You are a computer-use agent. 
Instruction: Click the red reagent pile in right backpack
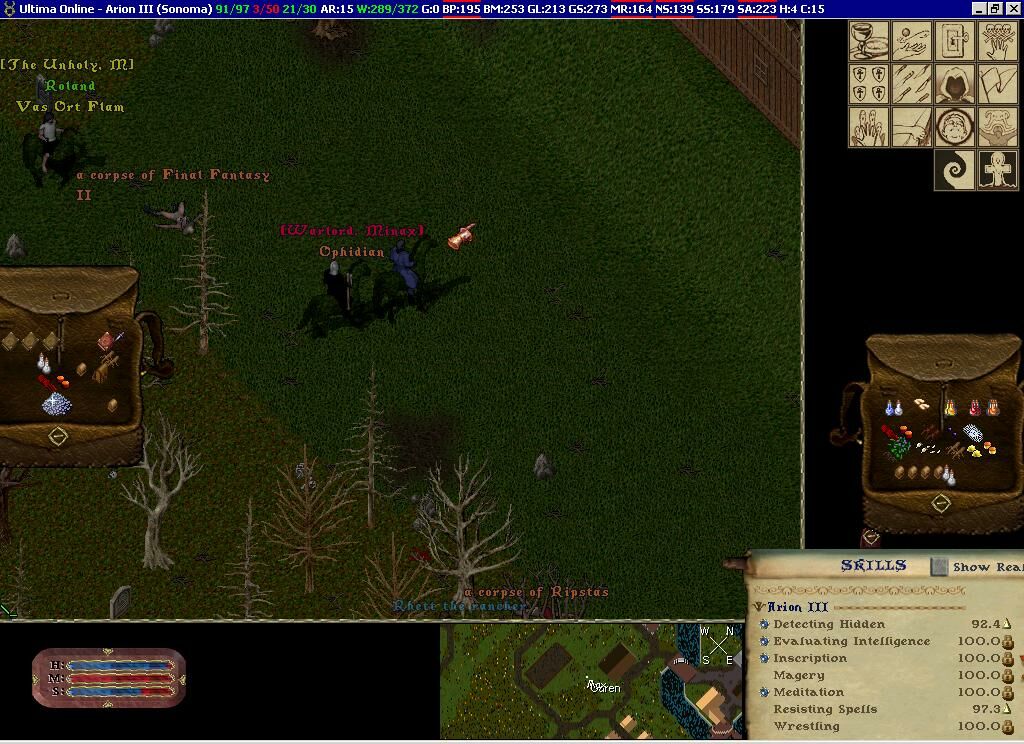point(890,432)
